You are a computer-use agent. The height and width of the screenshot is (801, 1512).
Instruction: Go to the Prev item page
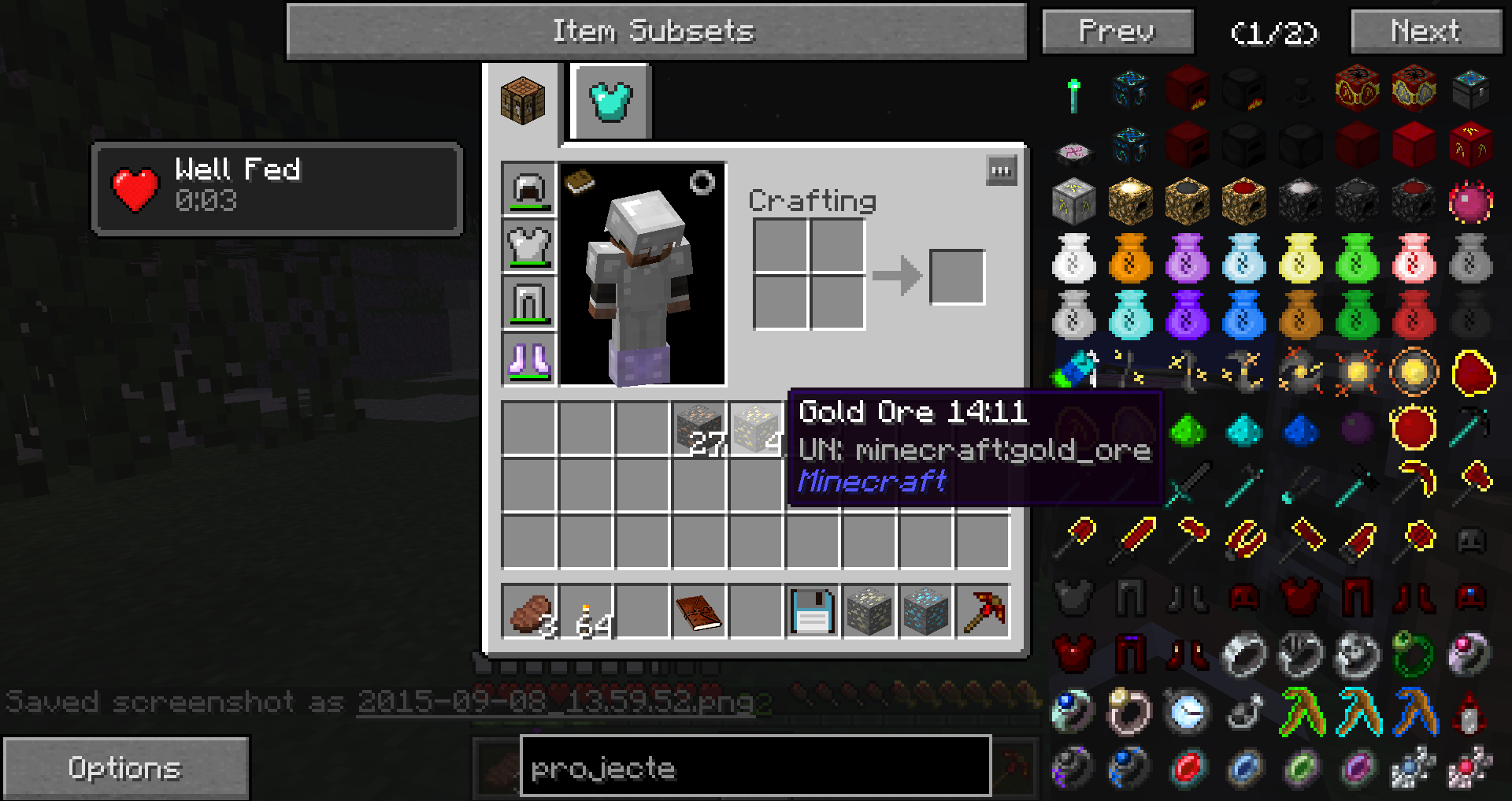1117,32
